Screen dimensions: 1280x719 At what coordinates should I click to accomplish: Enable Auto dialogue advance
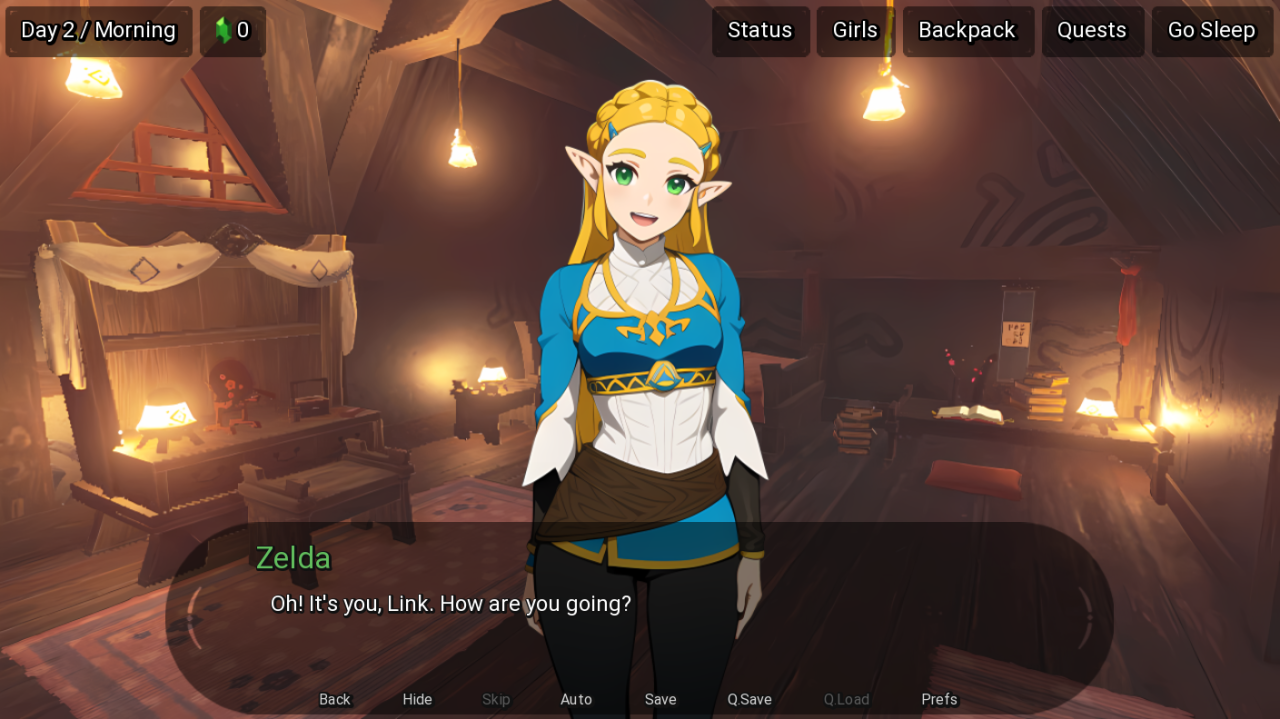(x=576, y=699)
